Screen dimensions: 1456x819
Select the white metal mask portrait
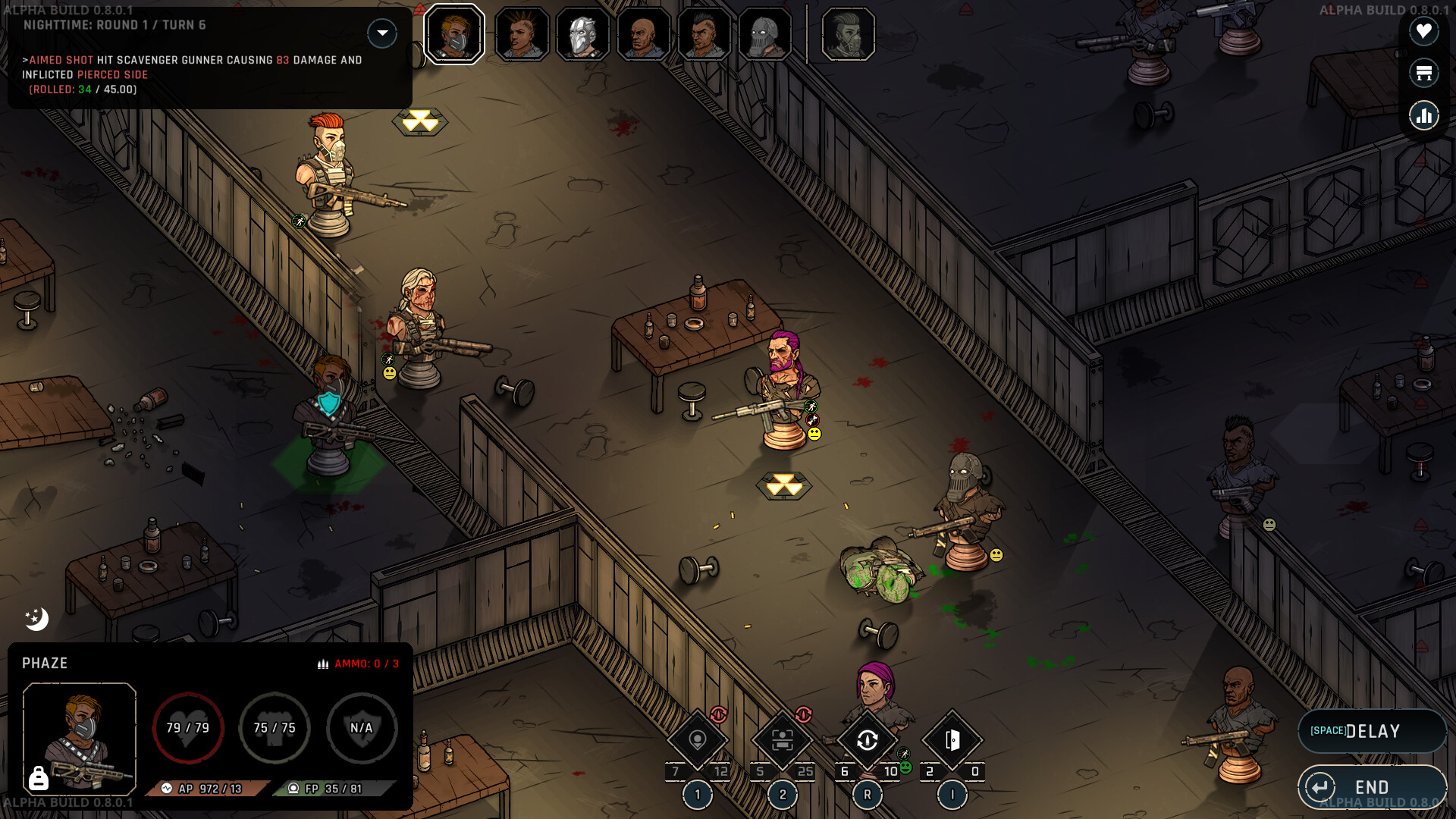tap(582, 34)
